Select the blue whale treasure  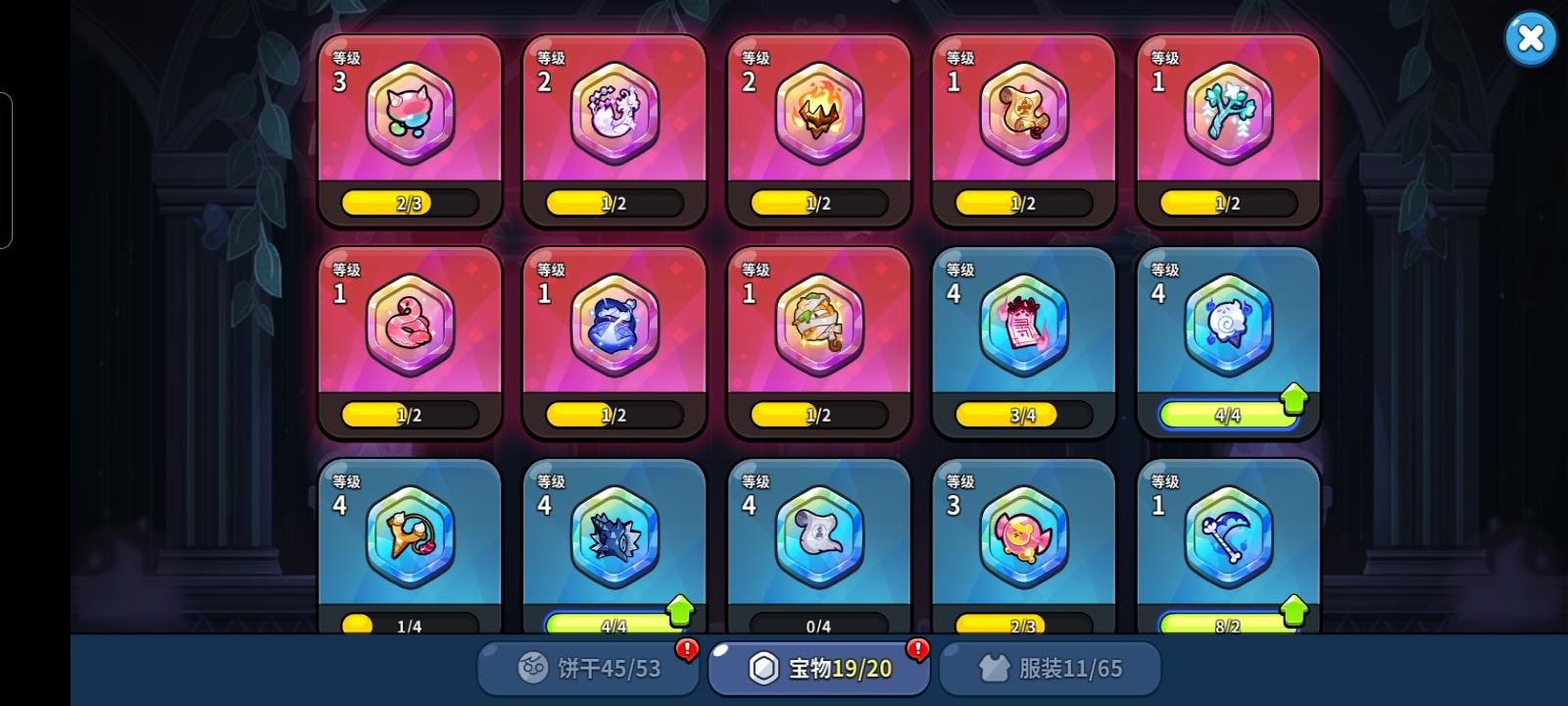coord(613,324)
